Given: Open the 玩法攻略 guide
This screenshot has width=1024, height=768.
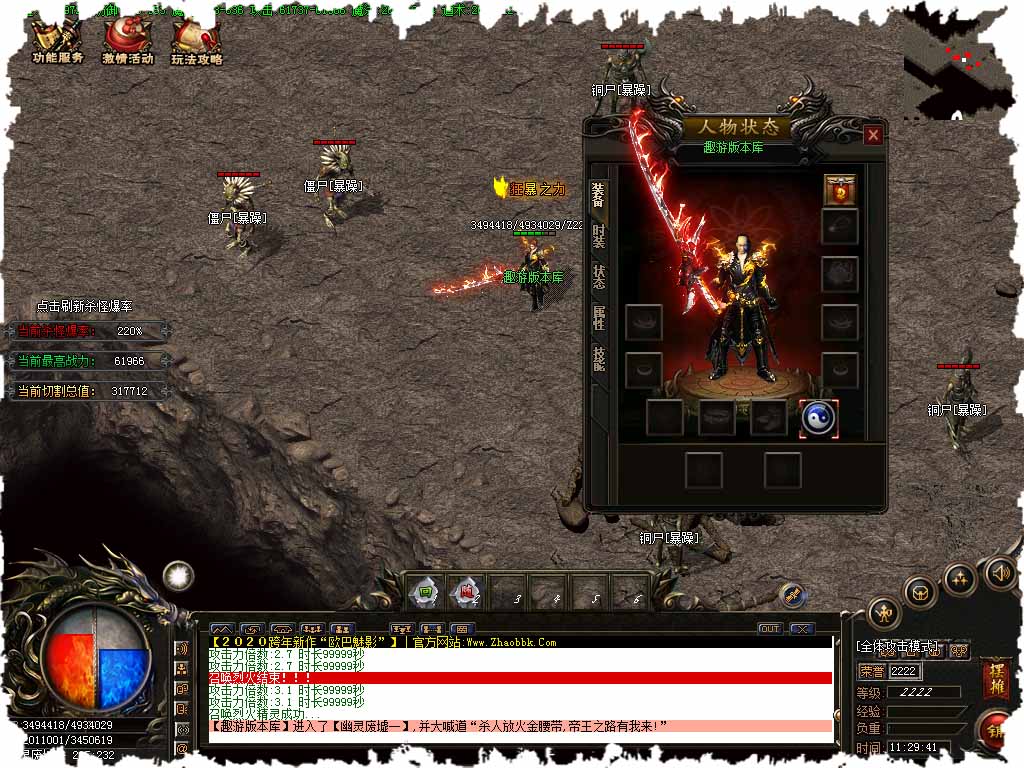Looking at the screenshot, I should coord(196,41).
